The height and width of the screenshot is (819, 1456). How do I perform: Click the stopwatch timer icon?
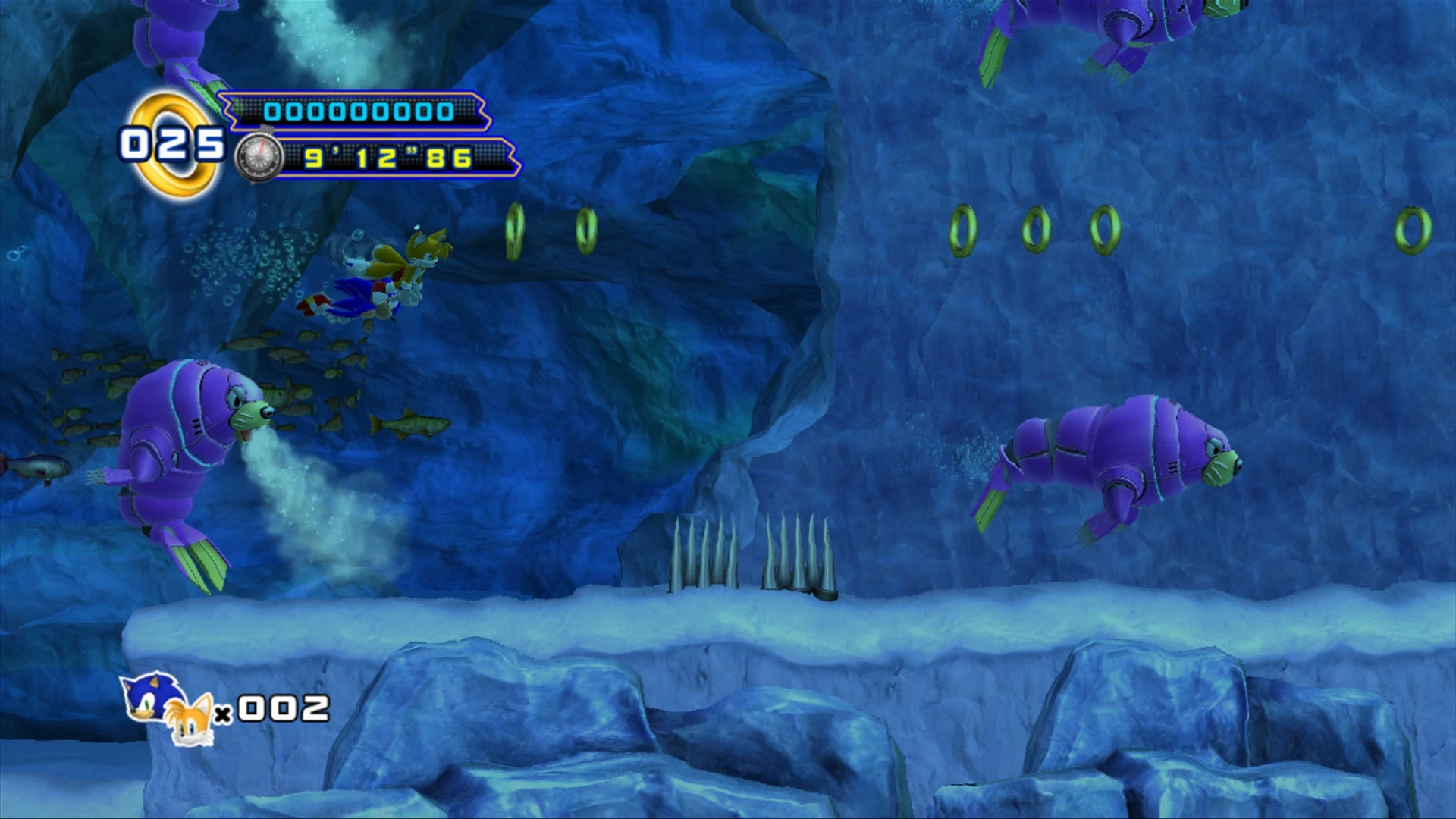259,158
